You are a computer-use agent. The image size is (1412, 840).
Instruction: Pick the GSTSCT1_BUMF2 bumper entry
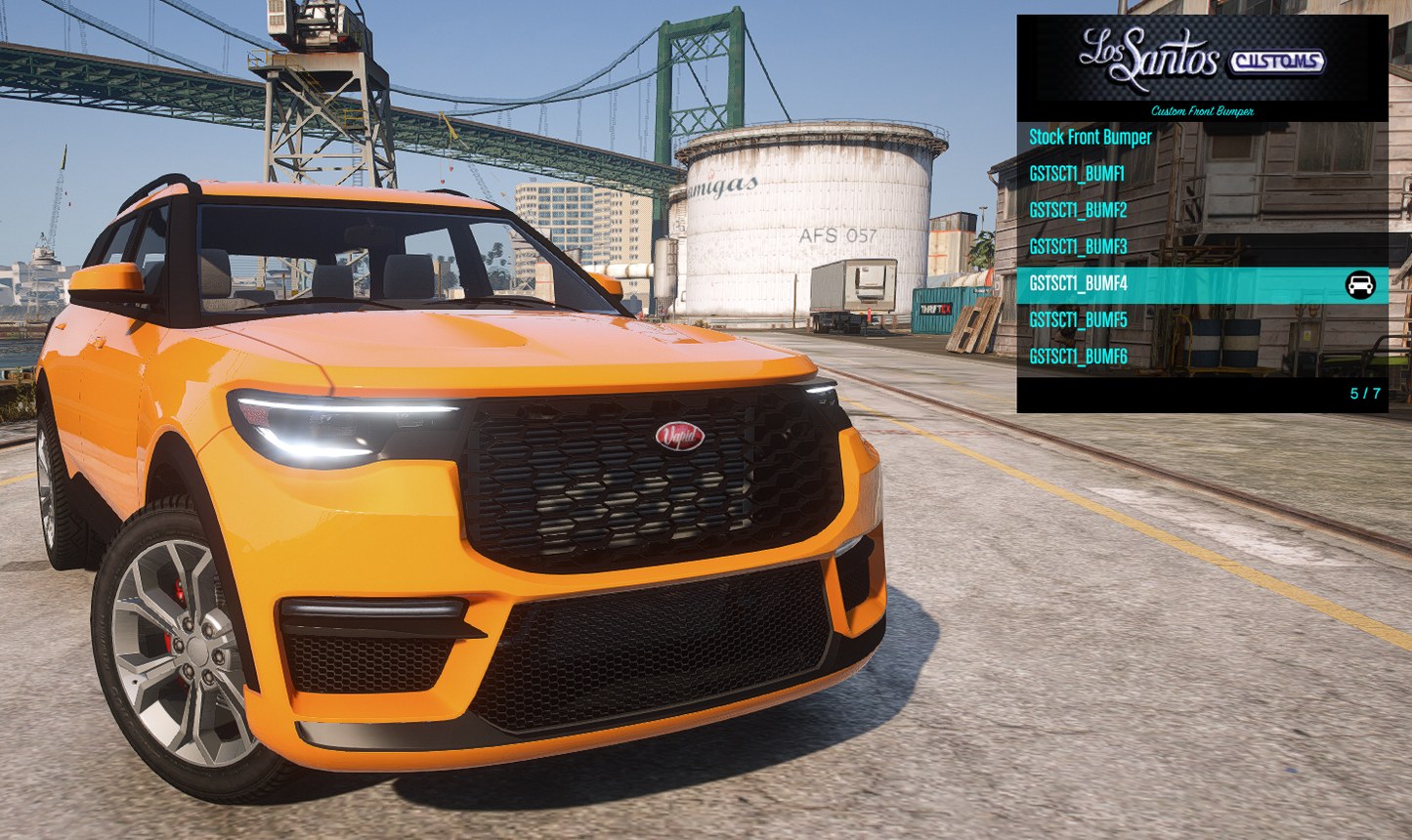tap(1078, 210)
